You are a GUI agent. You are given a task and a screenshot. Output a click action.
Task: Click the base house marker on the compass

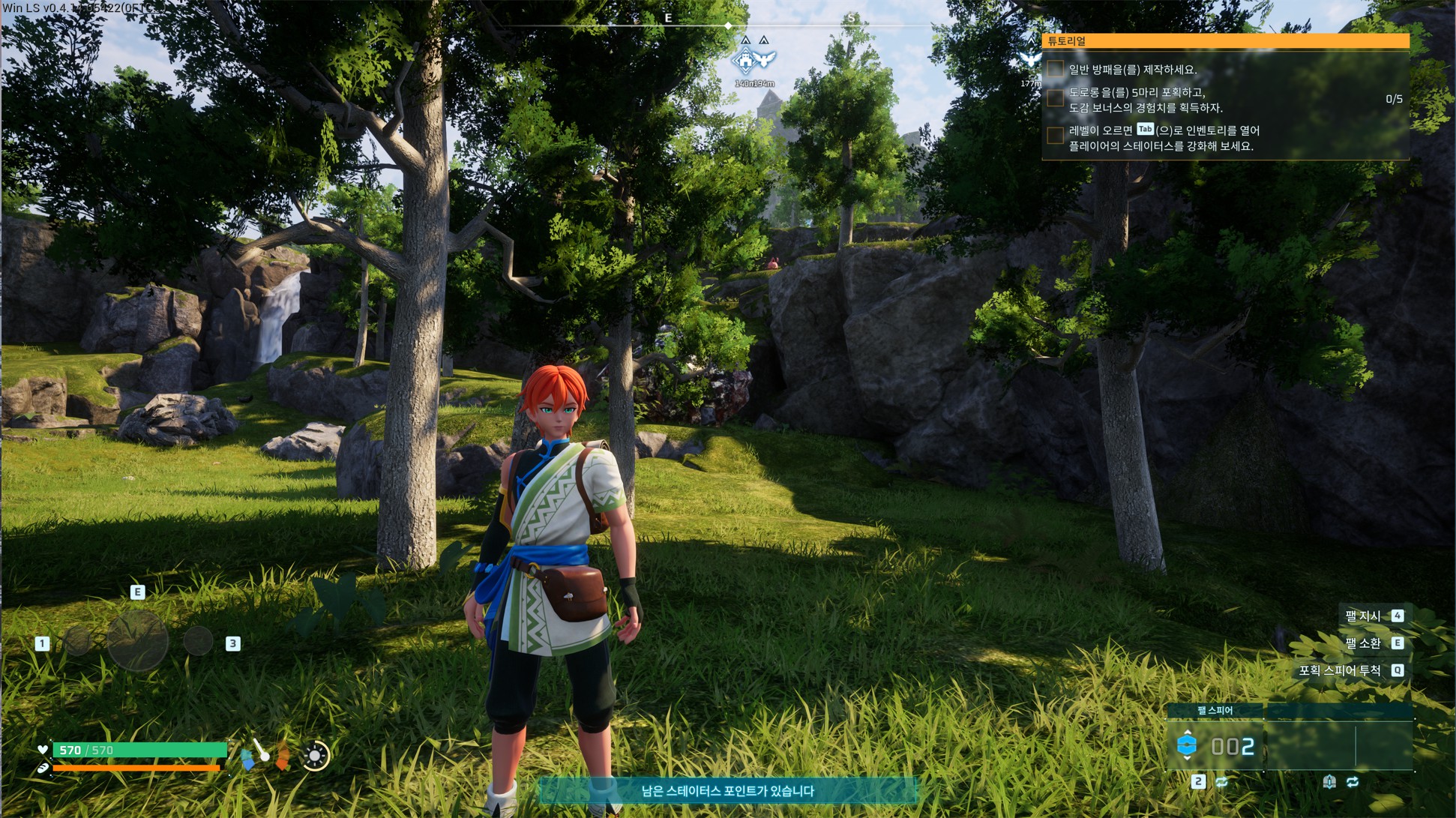pos(744,59)
